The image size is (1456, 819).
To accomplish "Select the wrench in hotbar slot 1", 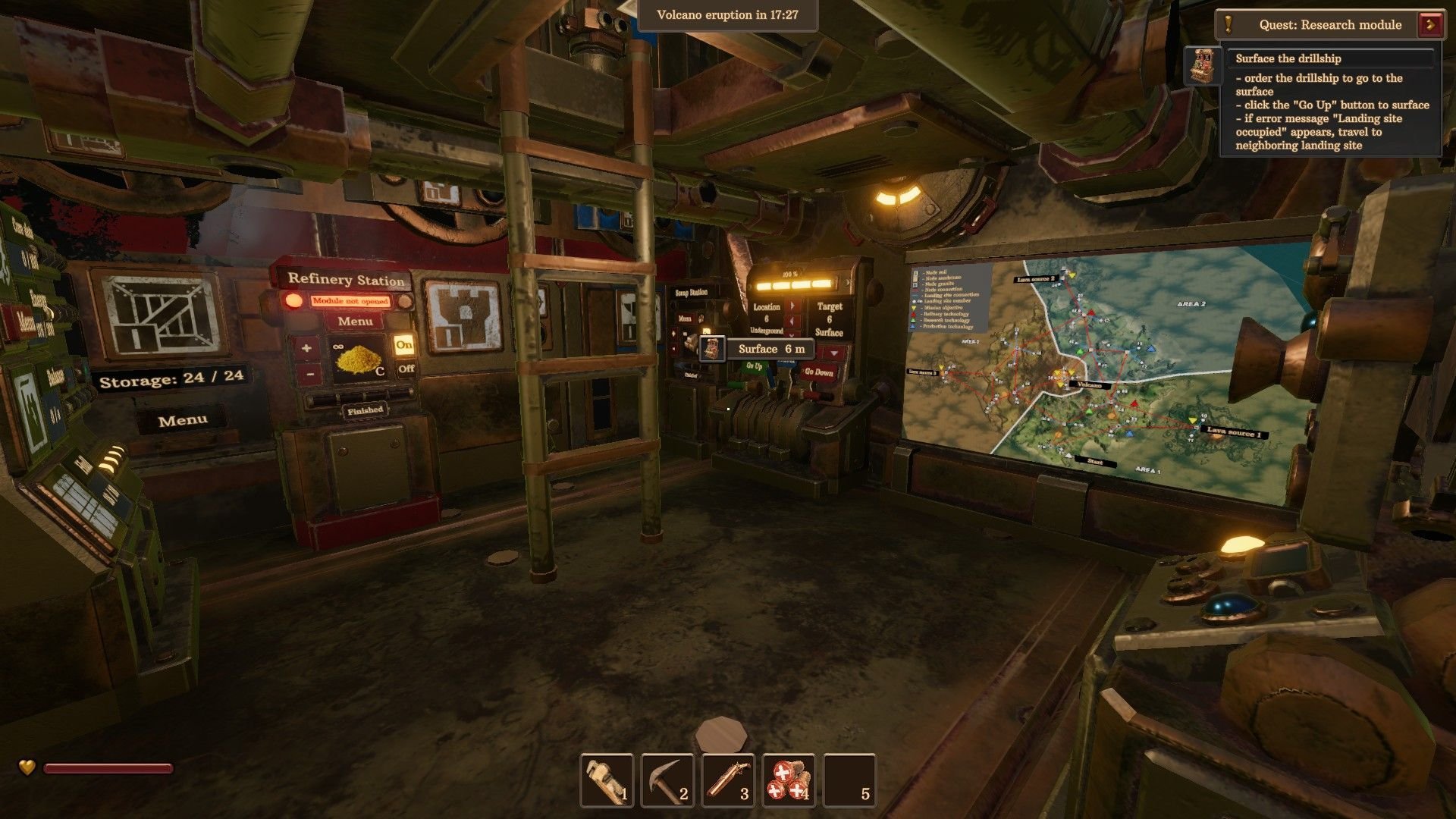I will coord(607,780).
